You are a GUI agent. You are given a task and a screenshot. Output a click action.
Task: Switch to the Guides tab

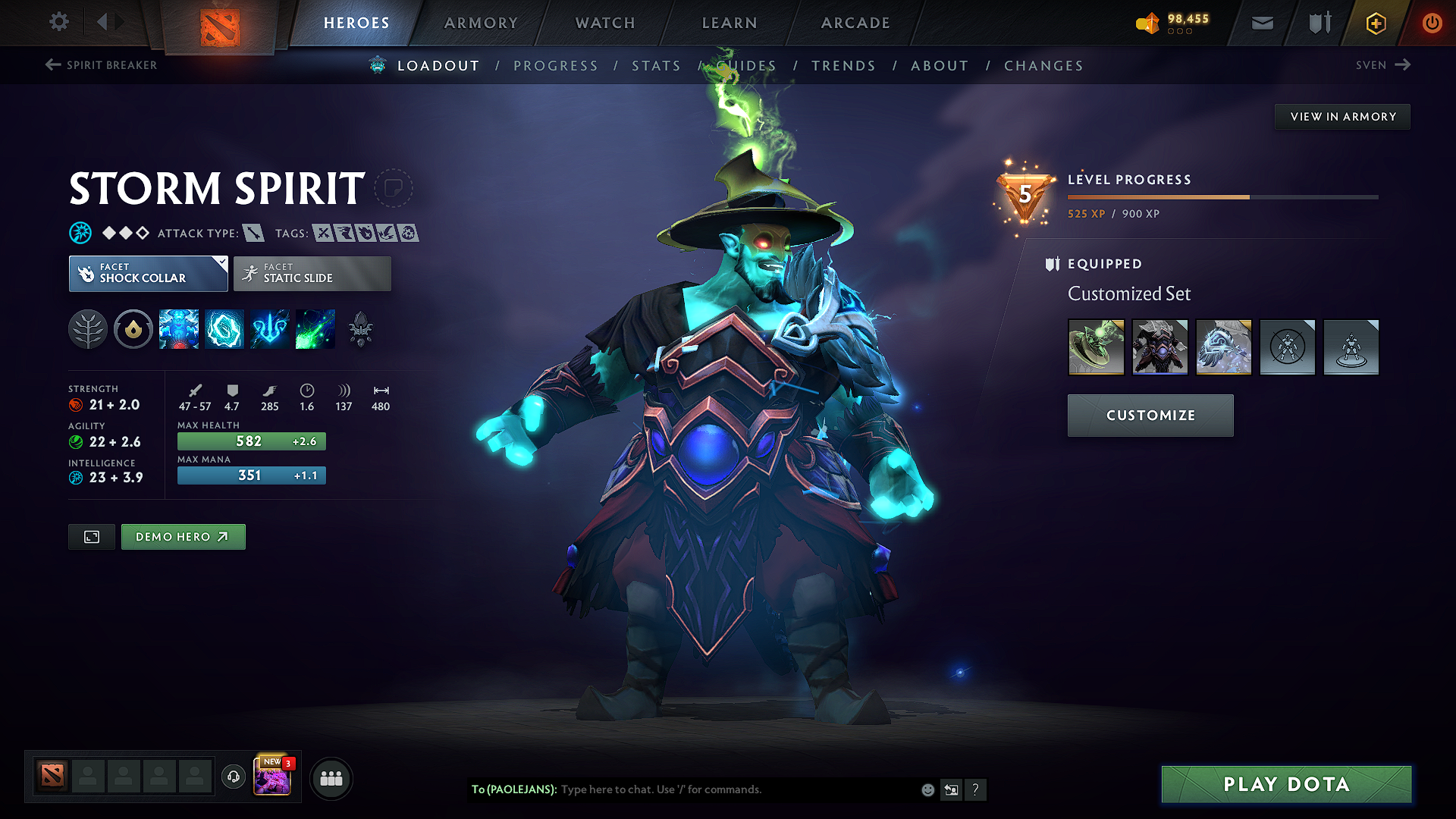tap(747, 66)
